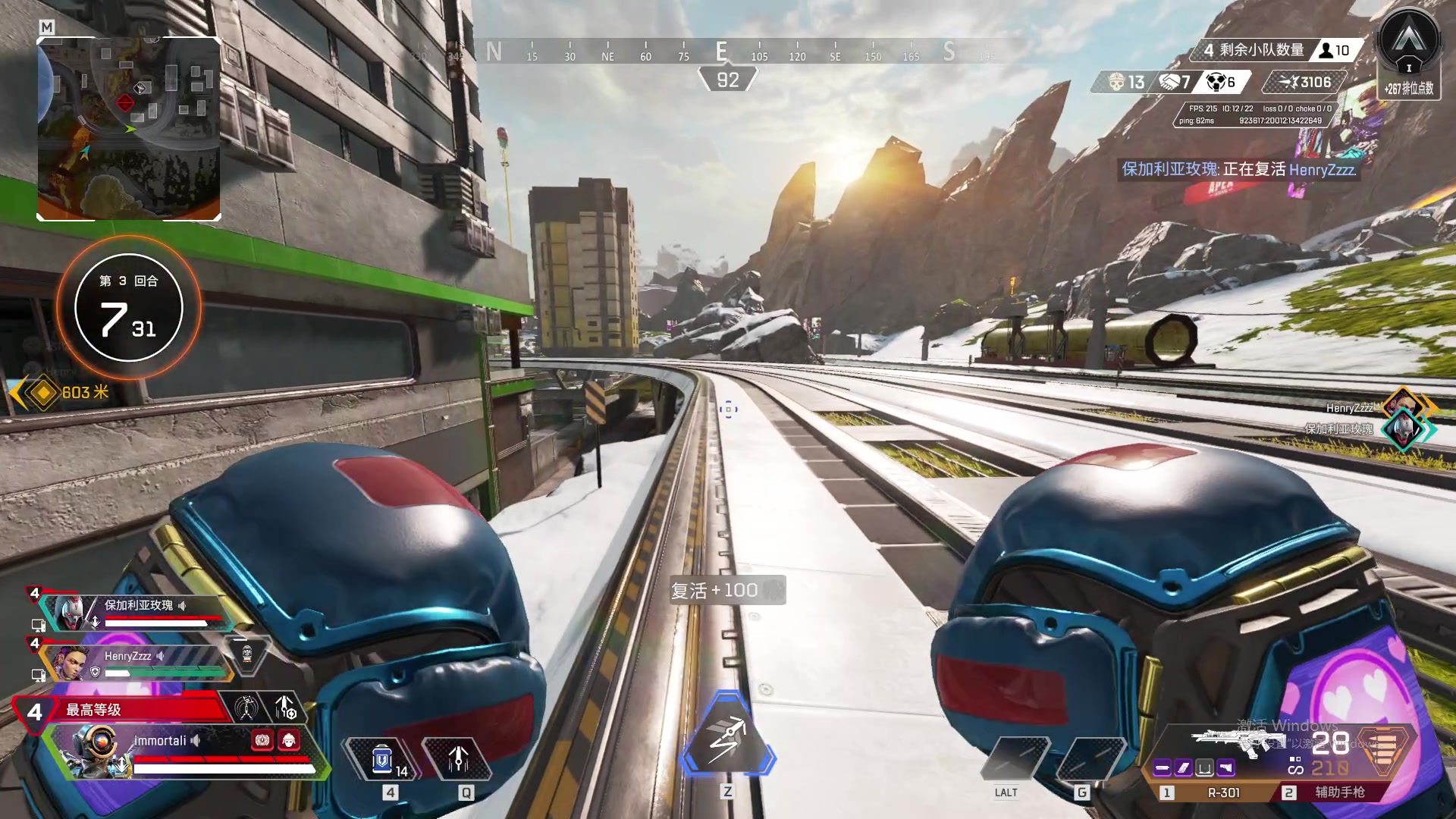Activate the tactical ability icon

click(458, 759)
